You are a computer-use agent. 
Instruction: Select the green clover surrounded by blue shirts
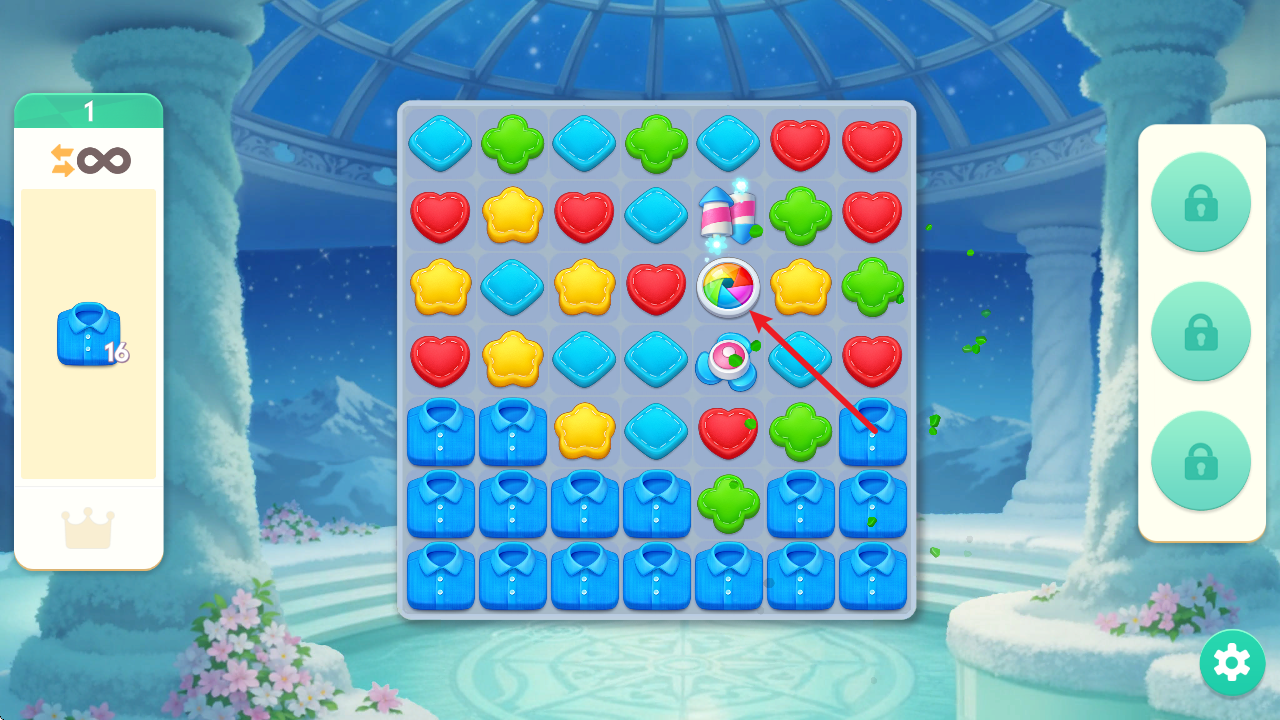click(x=728, y=503)
